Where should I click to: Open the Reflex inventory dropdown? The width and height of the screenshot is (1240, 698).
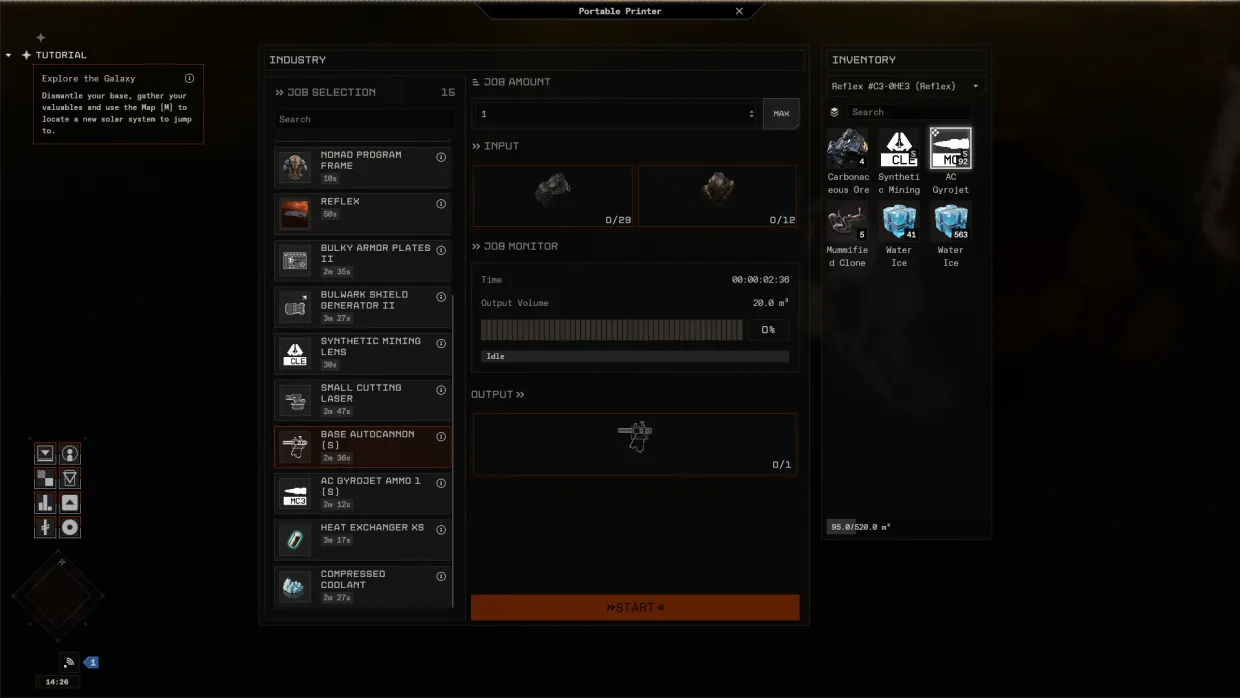coord(906,86)
